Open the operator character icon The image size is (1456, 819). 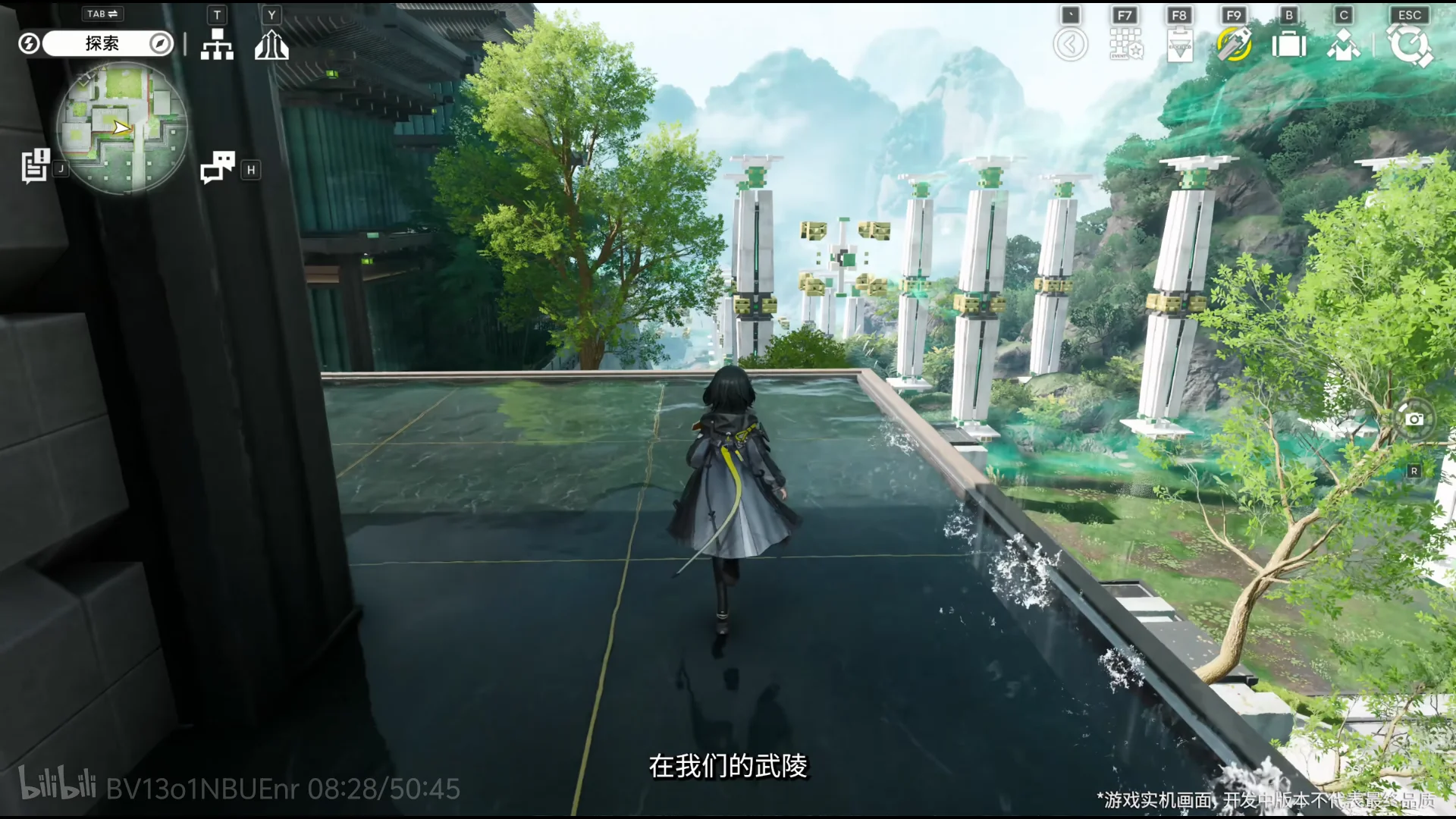click(1343, 45)
